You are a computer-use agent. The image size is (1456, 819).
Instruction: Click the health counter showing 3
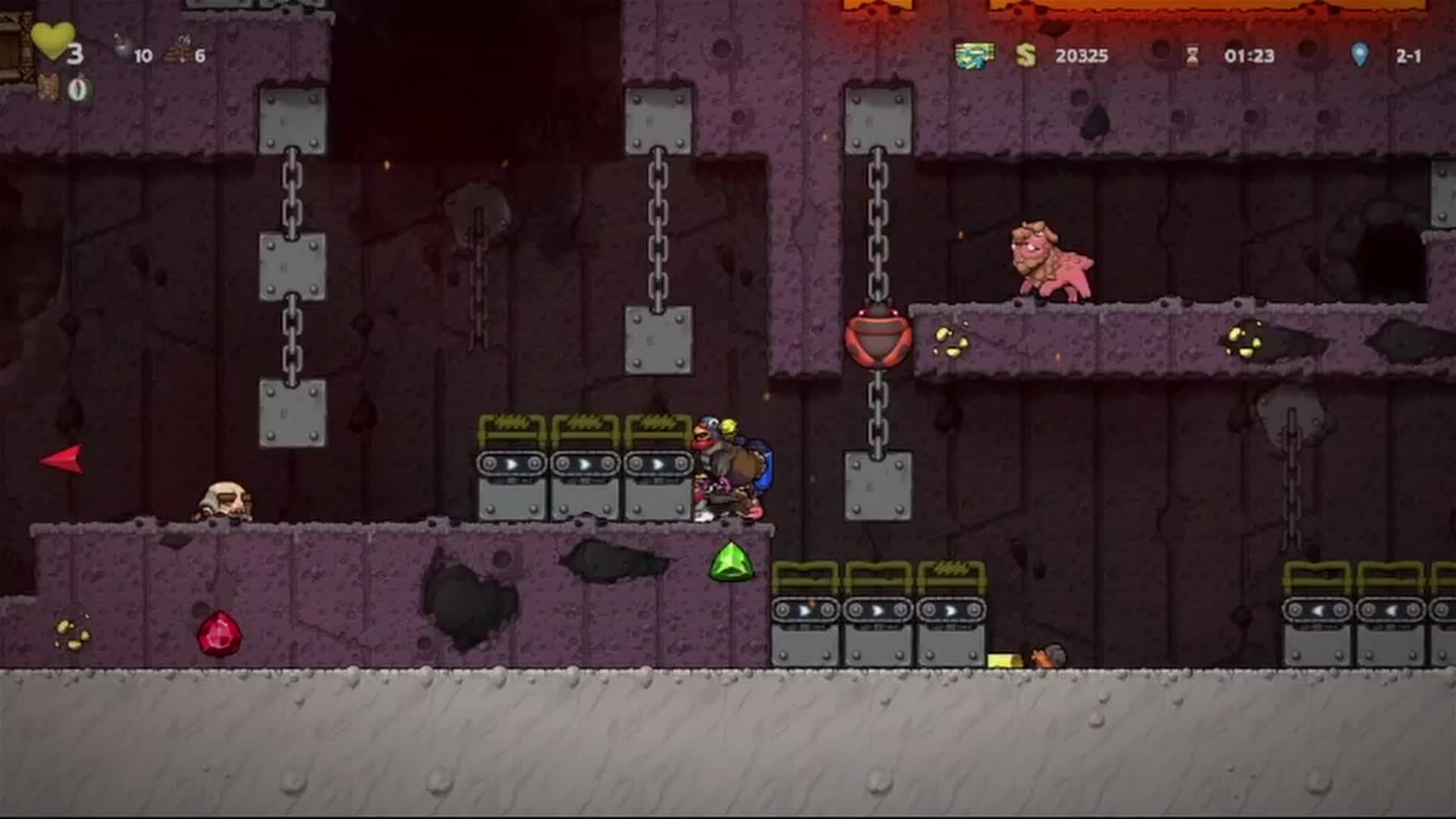74,55
